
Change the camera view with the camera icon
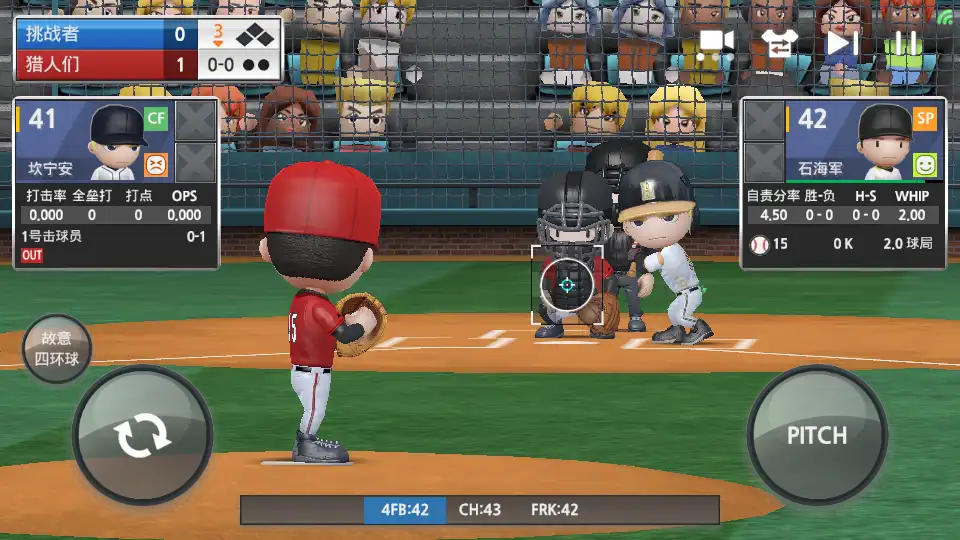[x=716, y=42]
